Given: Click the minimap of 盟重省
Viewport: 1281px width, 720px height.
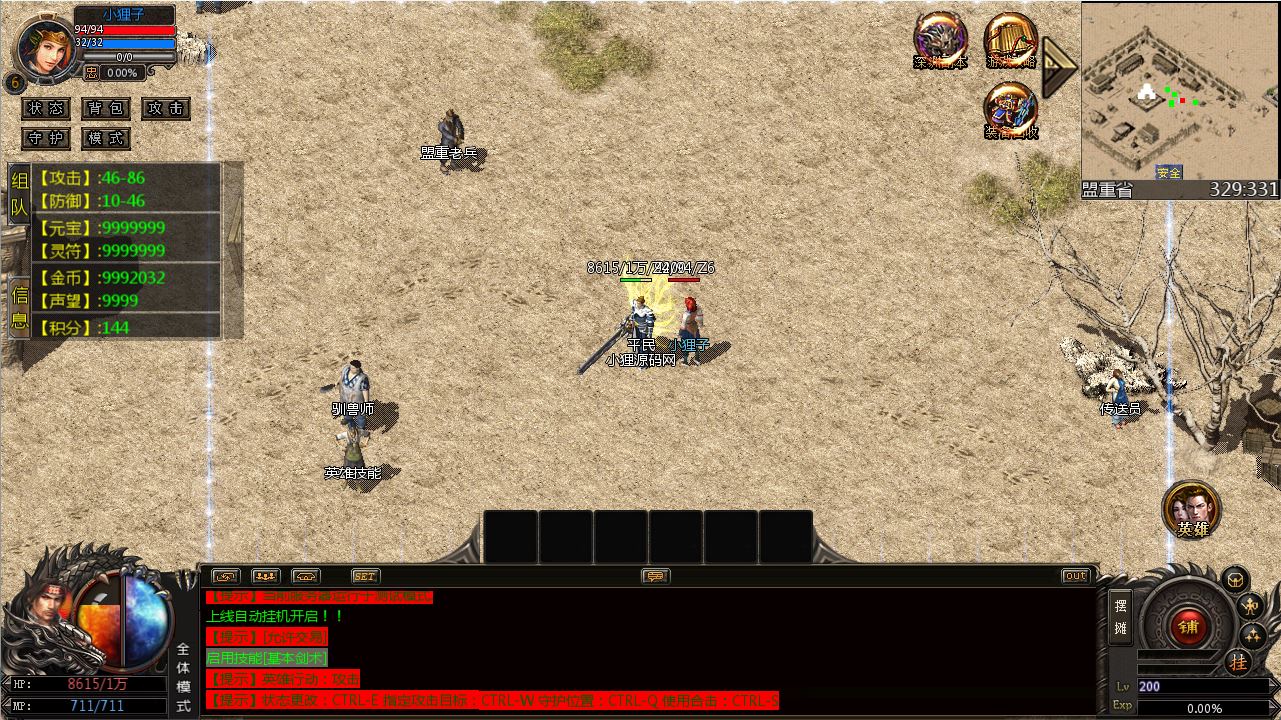Looking at the screenshot, I should pyautogui.click(x=1180, y=92).
